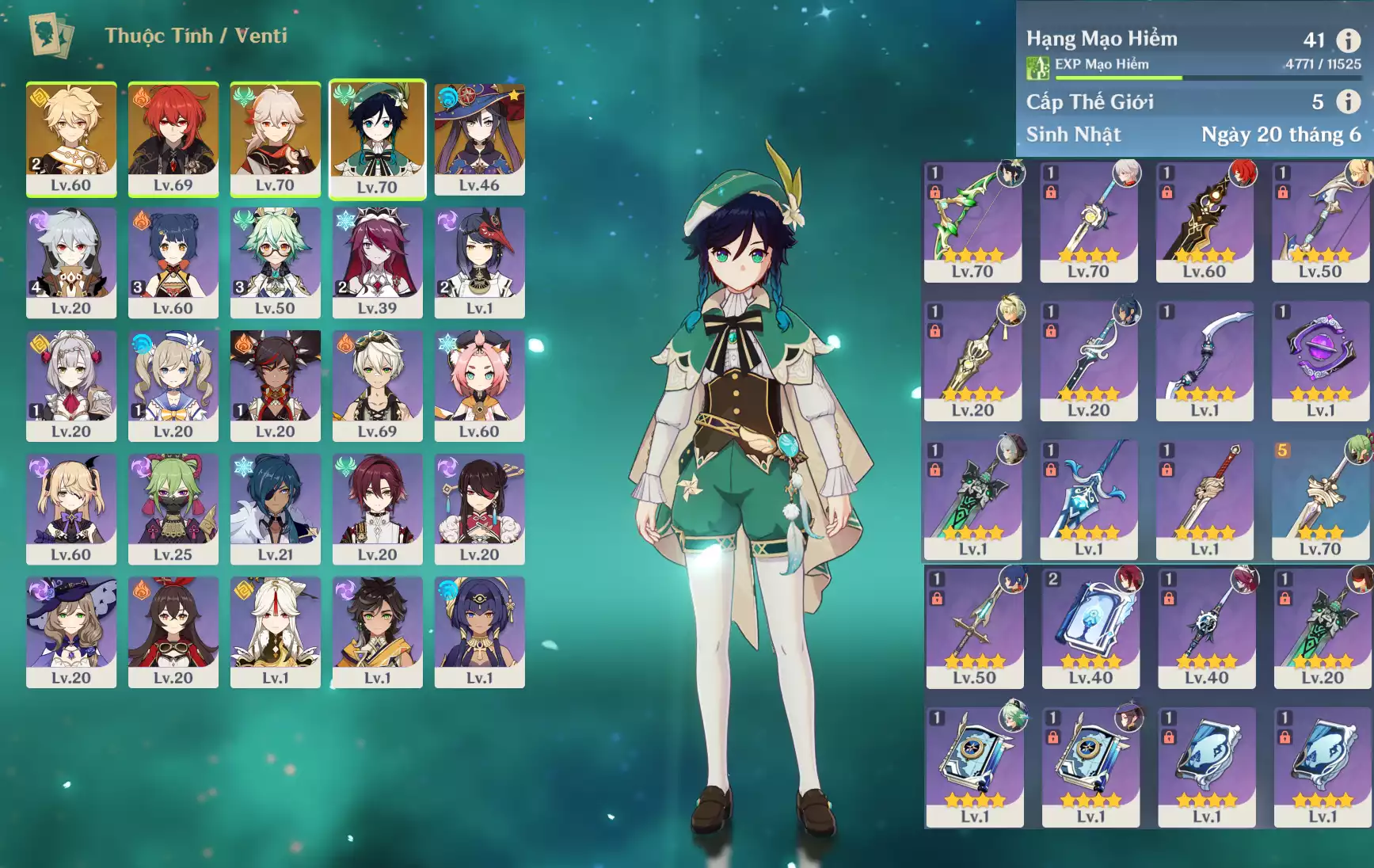Select Kaeya's Lv.21 portrait
Viewport: 1374px width, 868px height.
pyautogui.click(x=275, y=508)
